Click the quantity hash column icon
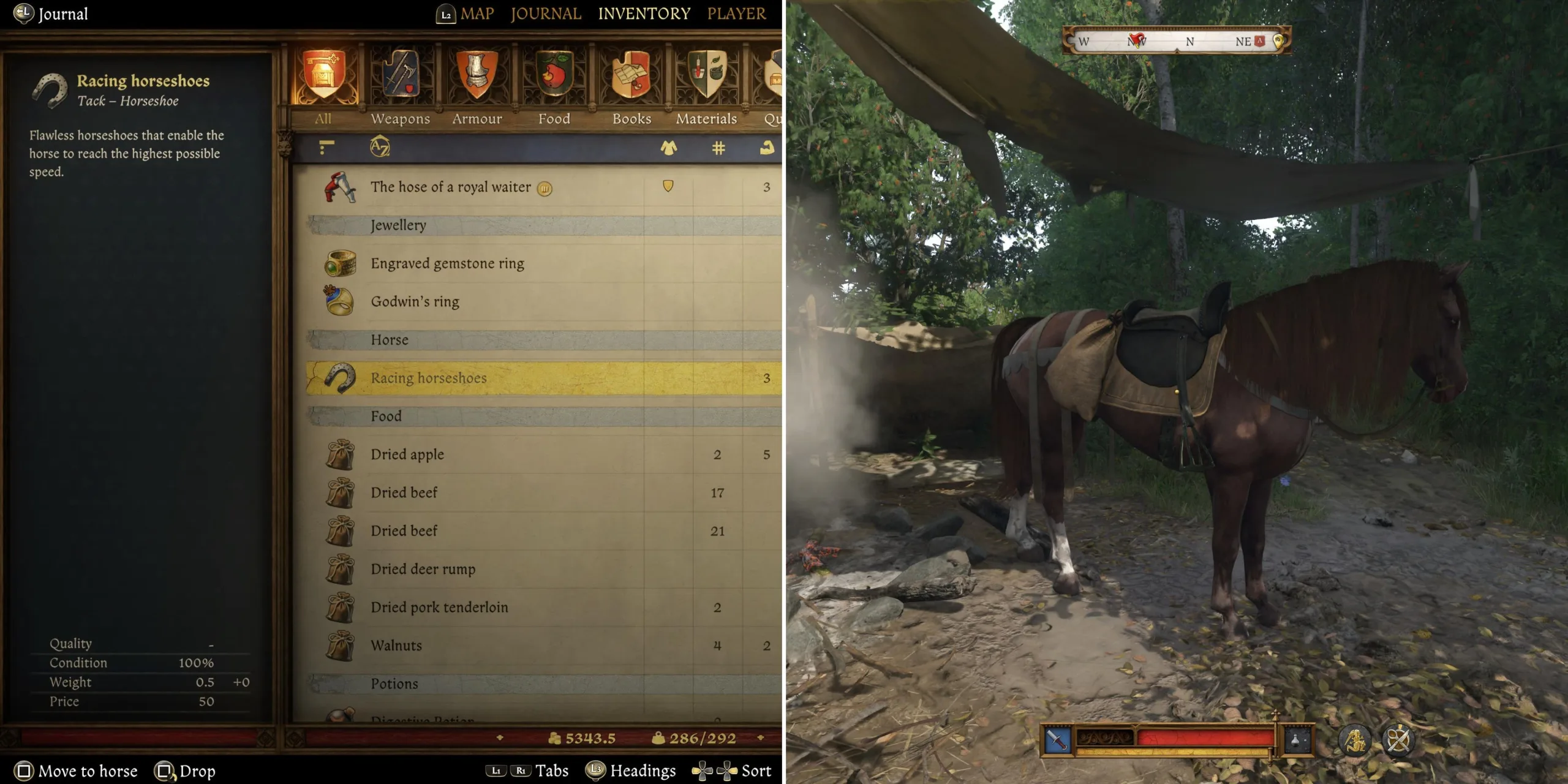Viewport: 1568px width, 784px height. pyautogui.click(x=718, y=148)
